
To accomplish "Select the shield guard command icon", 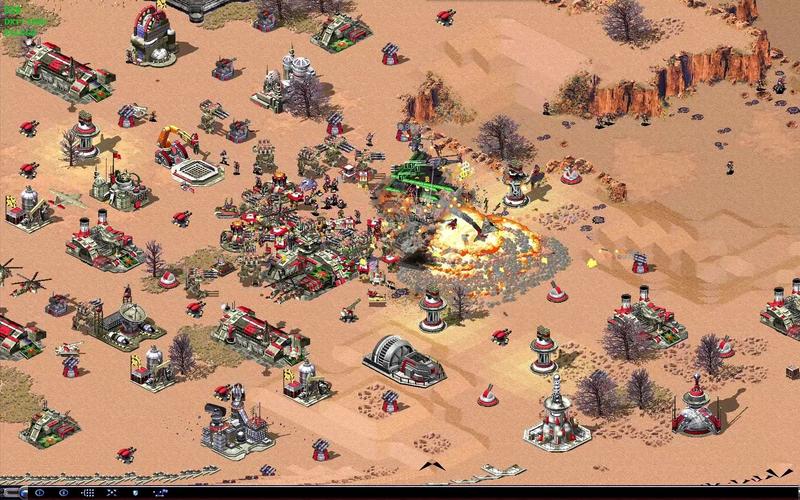I will [135, 493].
